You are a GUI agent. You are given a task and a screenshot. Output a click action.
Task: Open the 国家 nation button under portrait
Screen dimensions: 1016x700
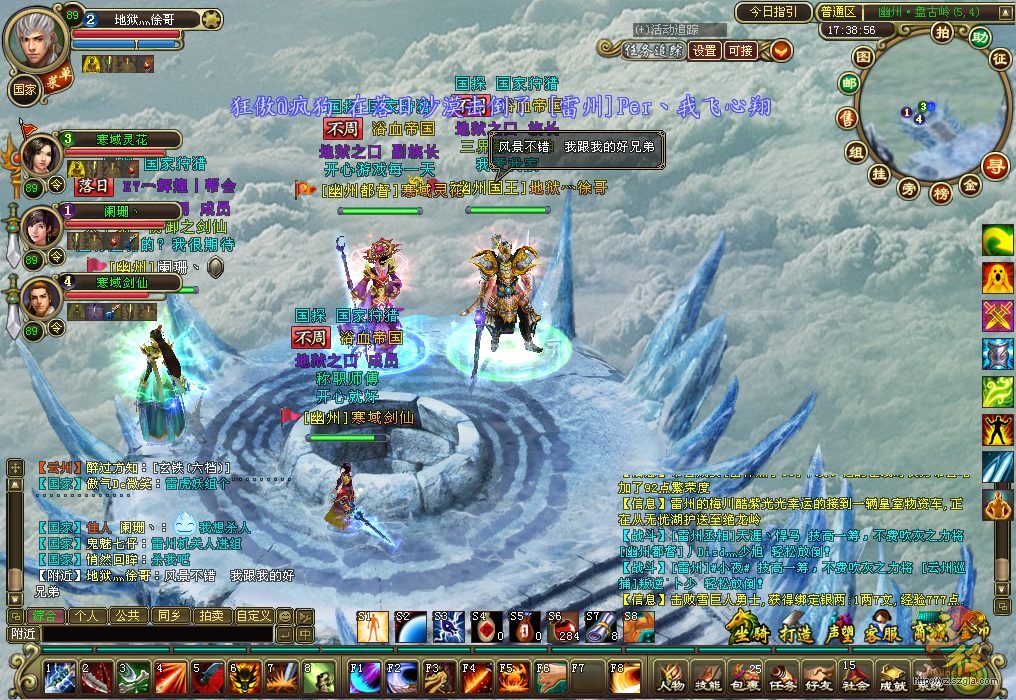(24, 88)
